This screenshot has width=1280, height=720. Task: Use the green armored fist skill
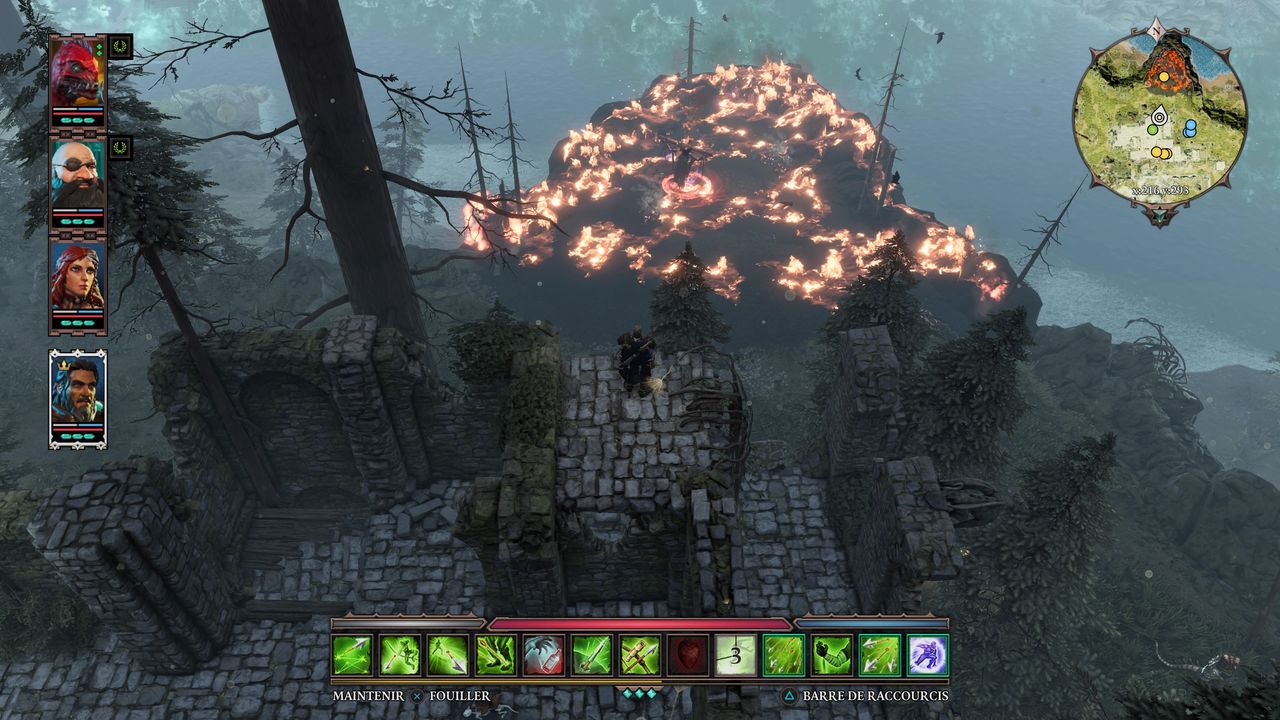[x=832, y=655]
